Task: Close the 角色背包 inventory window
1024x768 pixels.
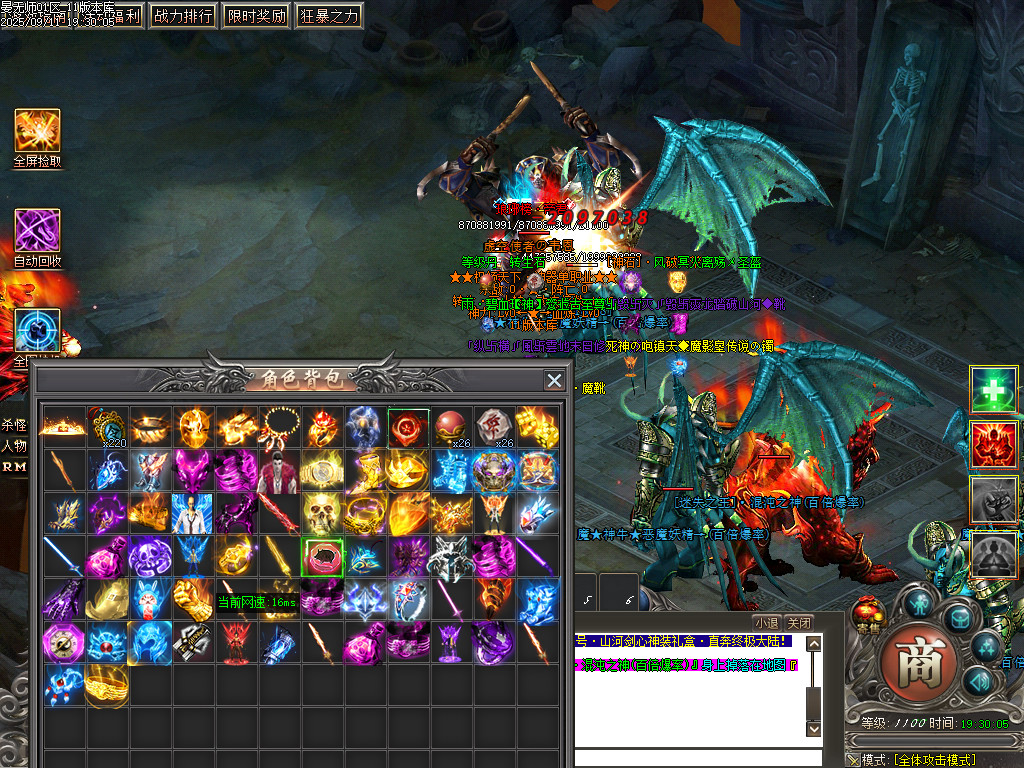Action: click(x=554, y=380)
